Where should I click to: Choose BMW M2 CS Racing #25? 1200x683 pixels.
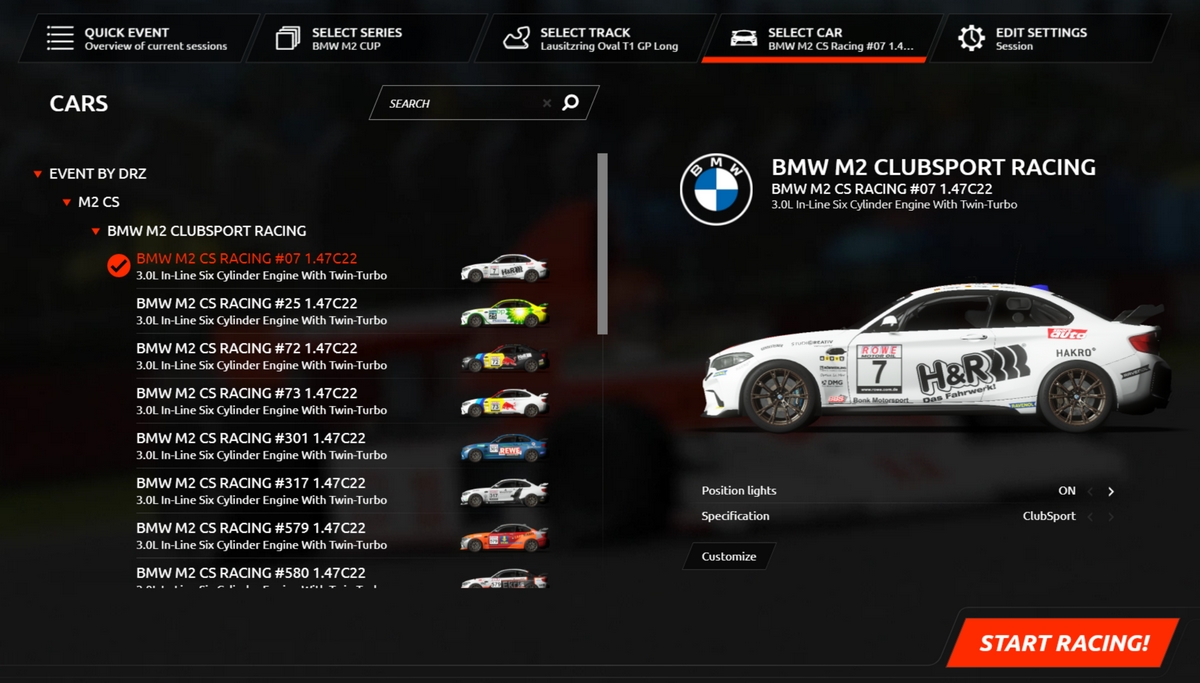tap(260, 311)
